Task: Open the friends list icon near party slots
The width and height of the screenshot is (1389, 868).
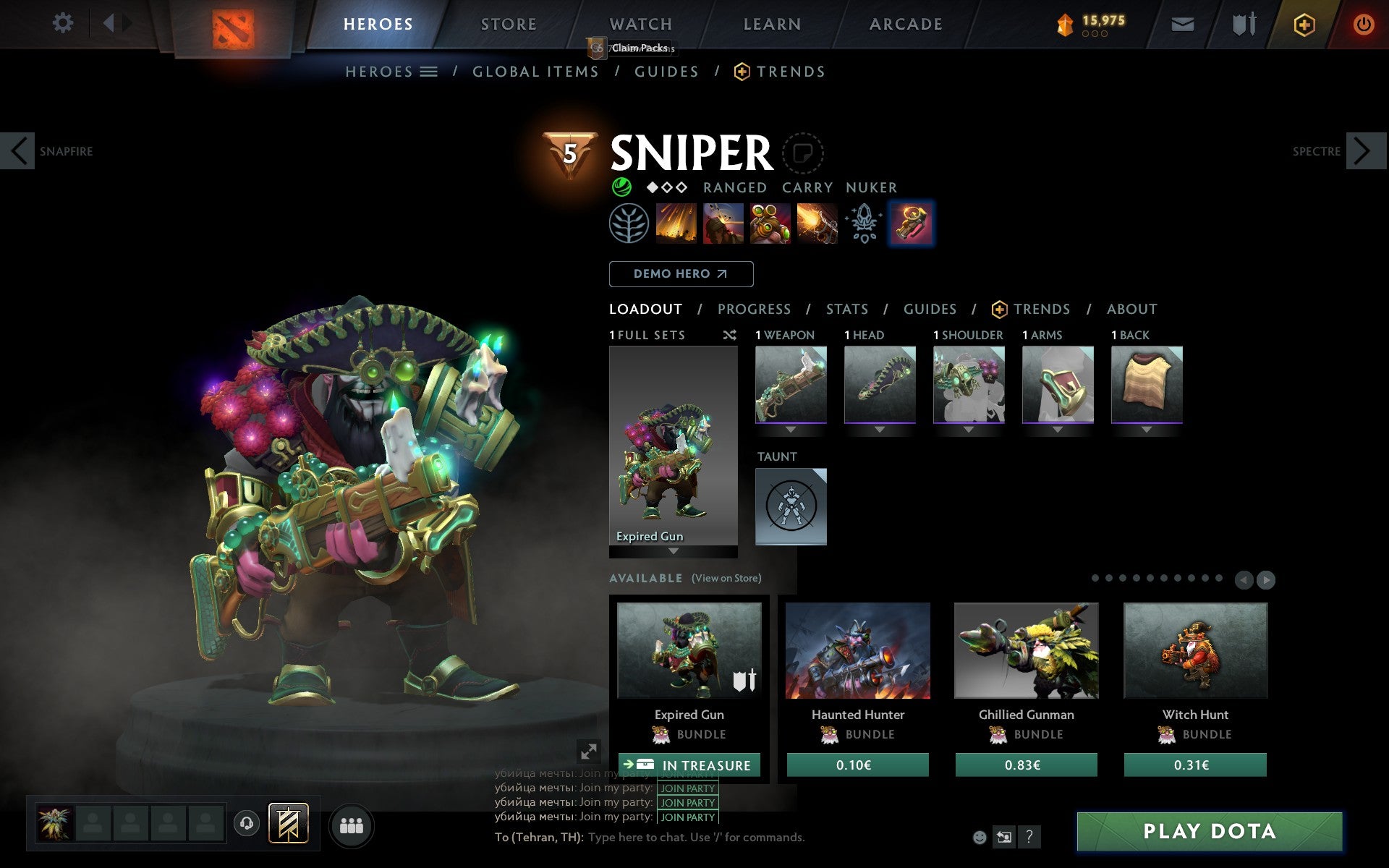Action: tap(352, 824)
